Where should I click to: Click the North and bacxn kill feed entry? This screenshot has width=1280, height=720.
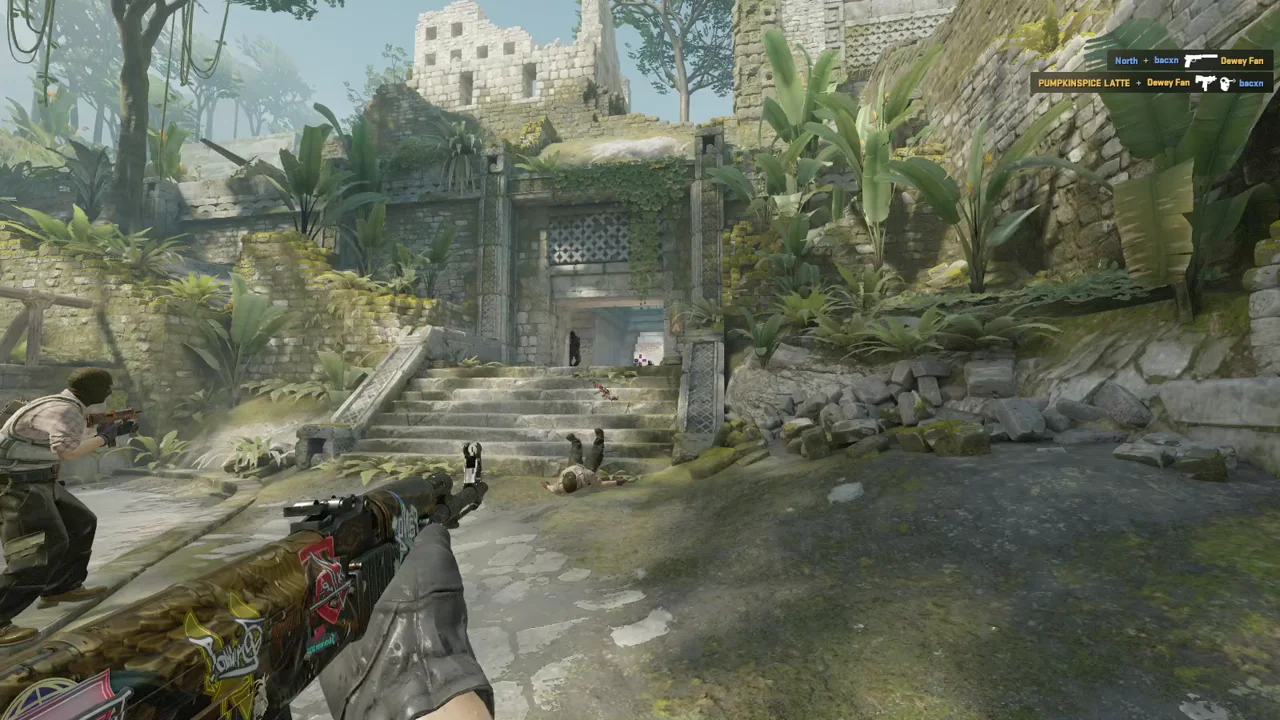point(1189,61)
